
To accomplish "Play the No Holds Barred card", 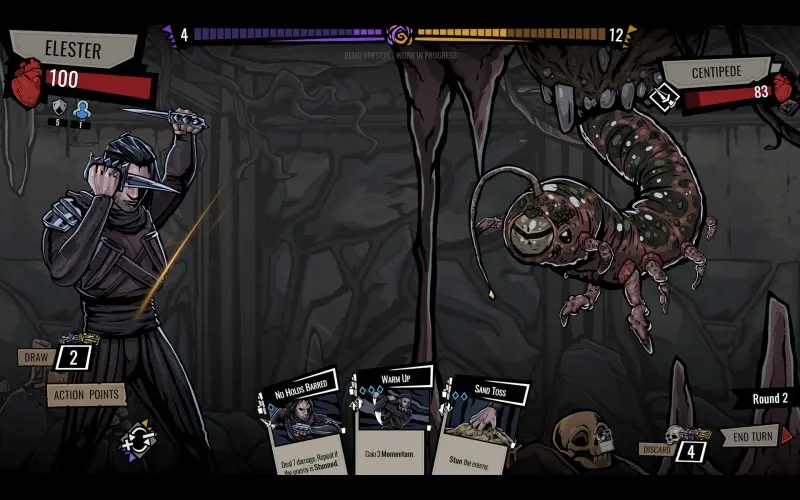I will pyautogui.click(x=306, y=425).
